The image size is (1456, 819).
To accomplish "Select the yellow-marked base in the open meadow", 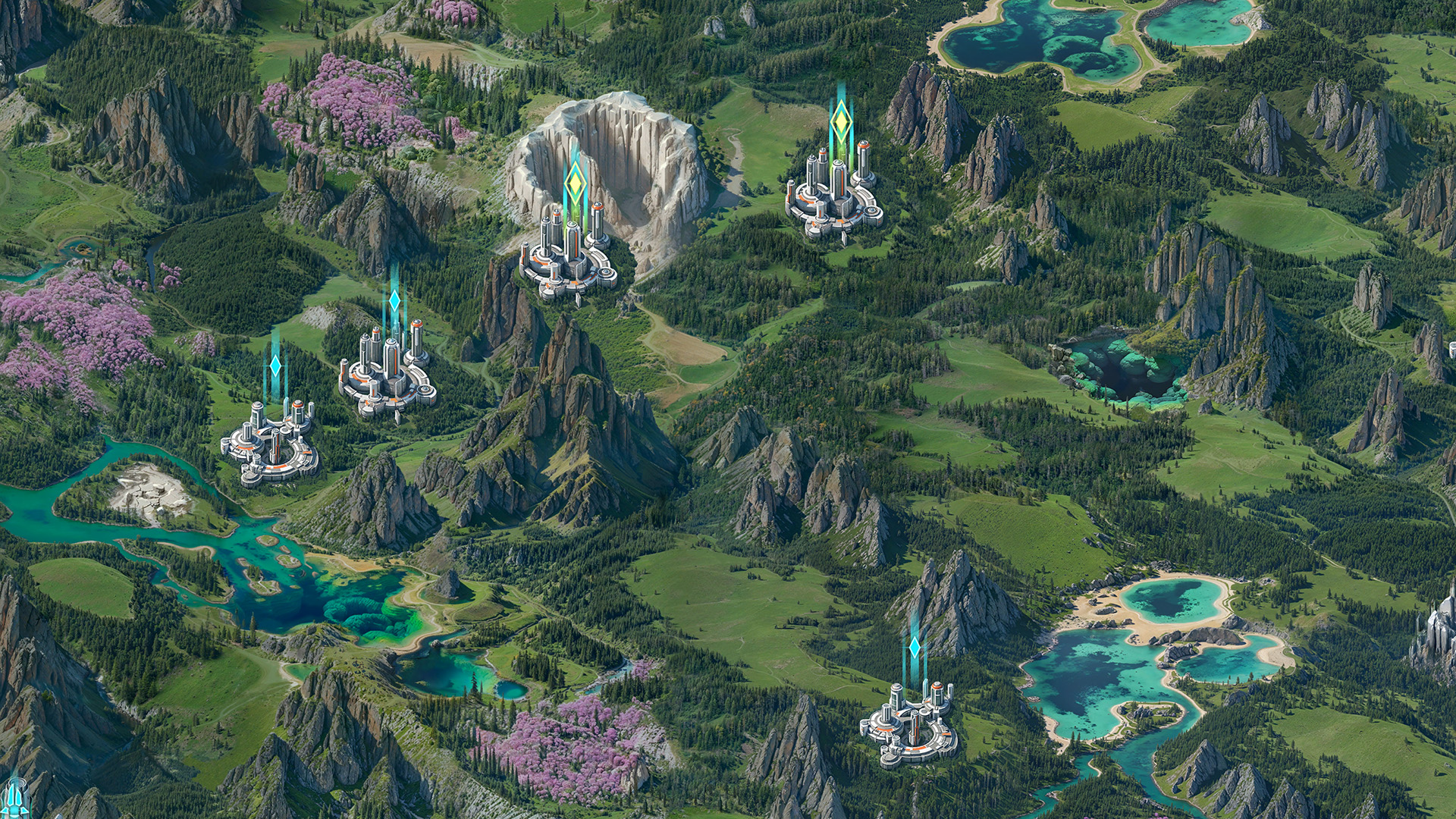I will (x=833, y=199).
